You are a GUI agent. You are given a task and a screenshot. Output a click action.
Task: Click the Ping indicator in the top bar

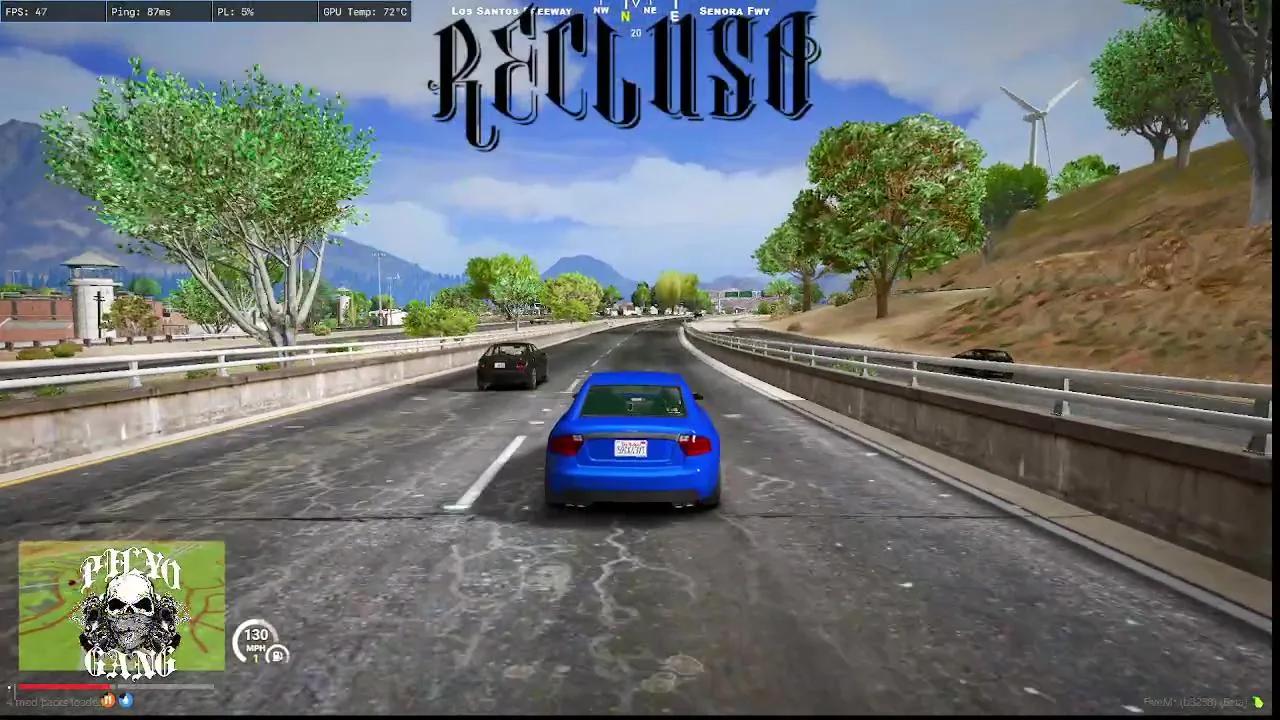click(x=140, y=13)
